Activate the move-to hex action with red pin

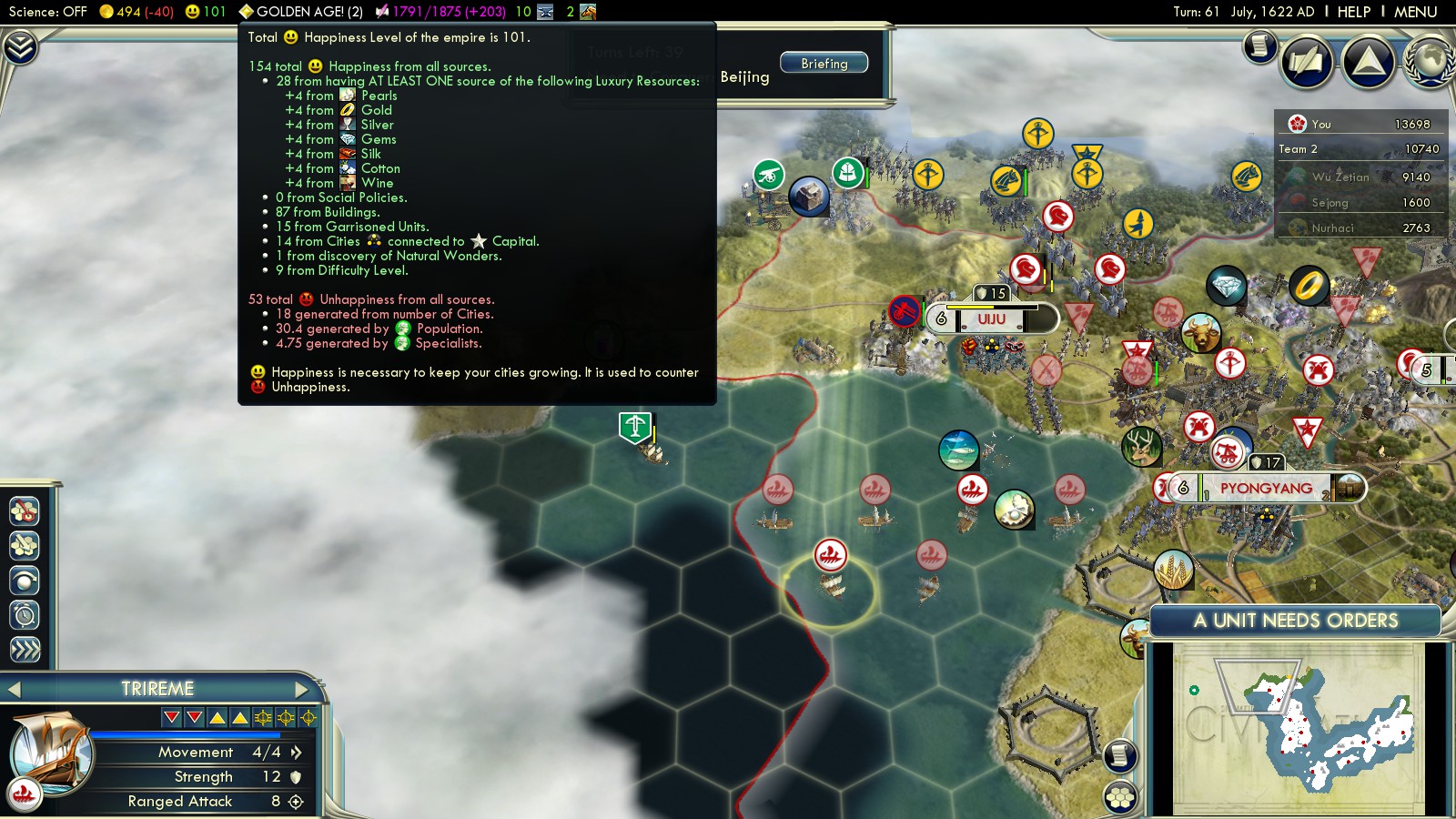click(25, 511)
